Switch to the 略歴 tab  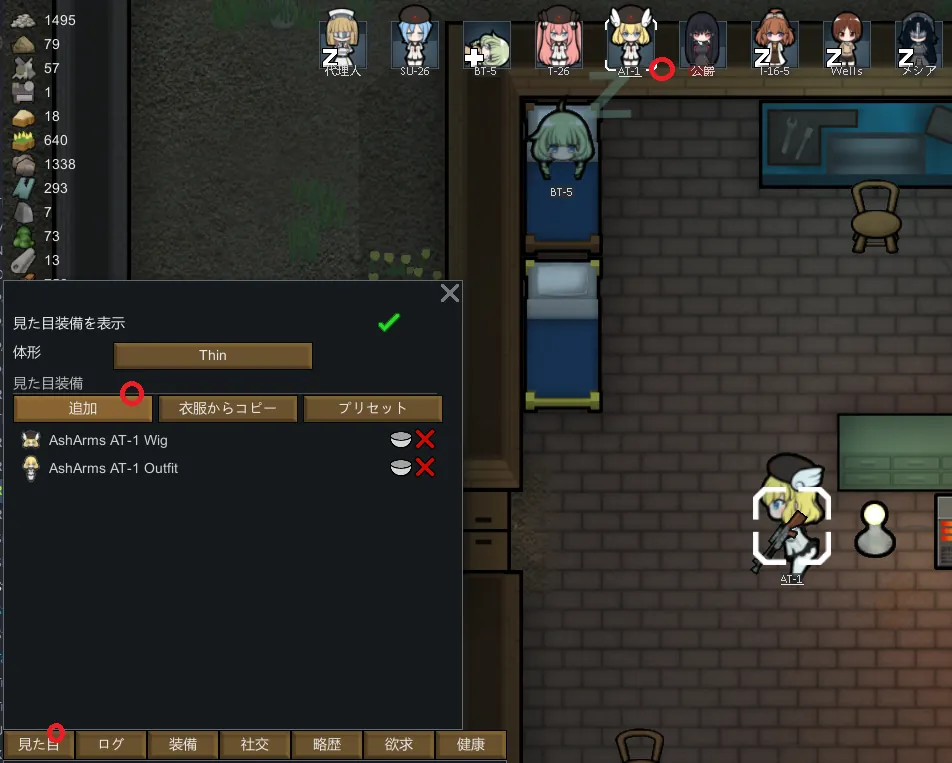327,745
